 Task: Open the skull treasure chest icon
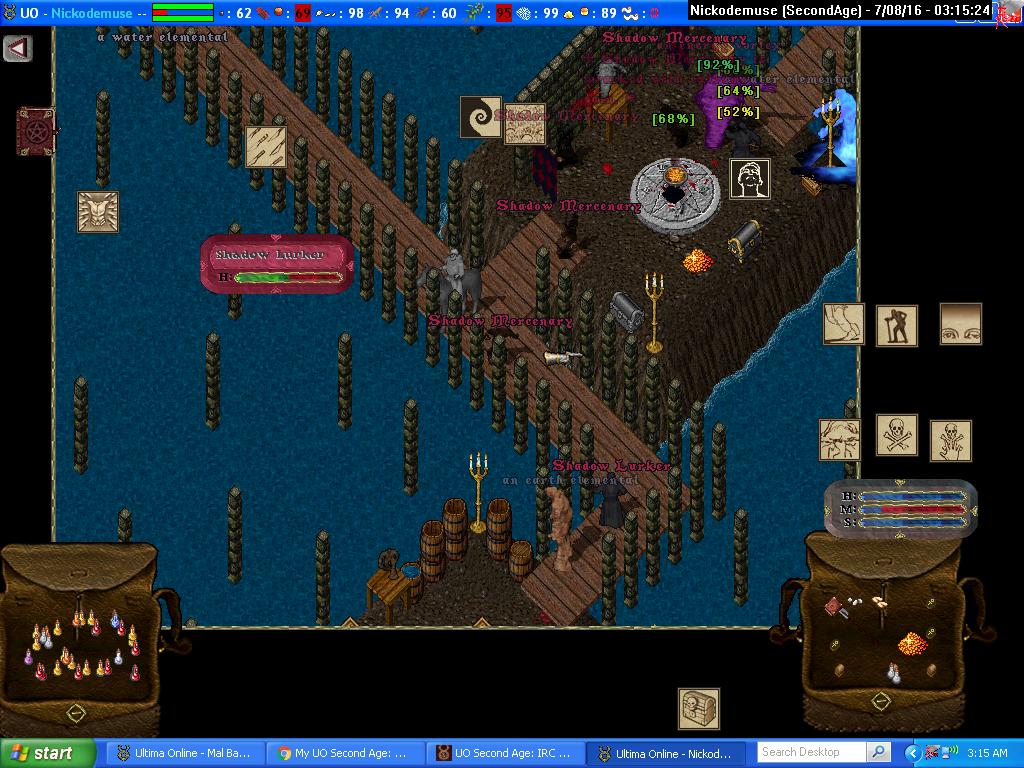(698, 708)
